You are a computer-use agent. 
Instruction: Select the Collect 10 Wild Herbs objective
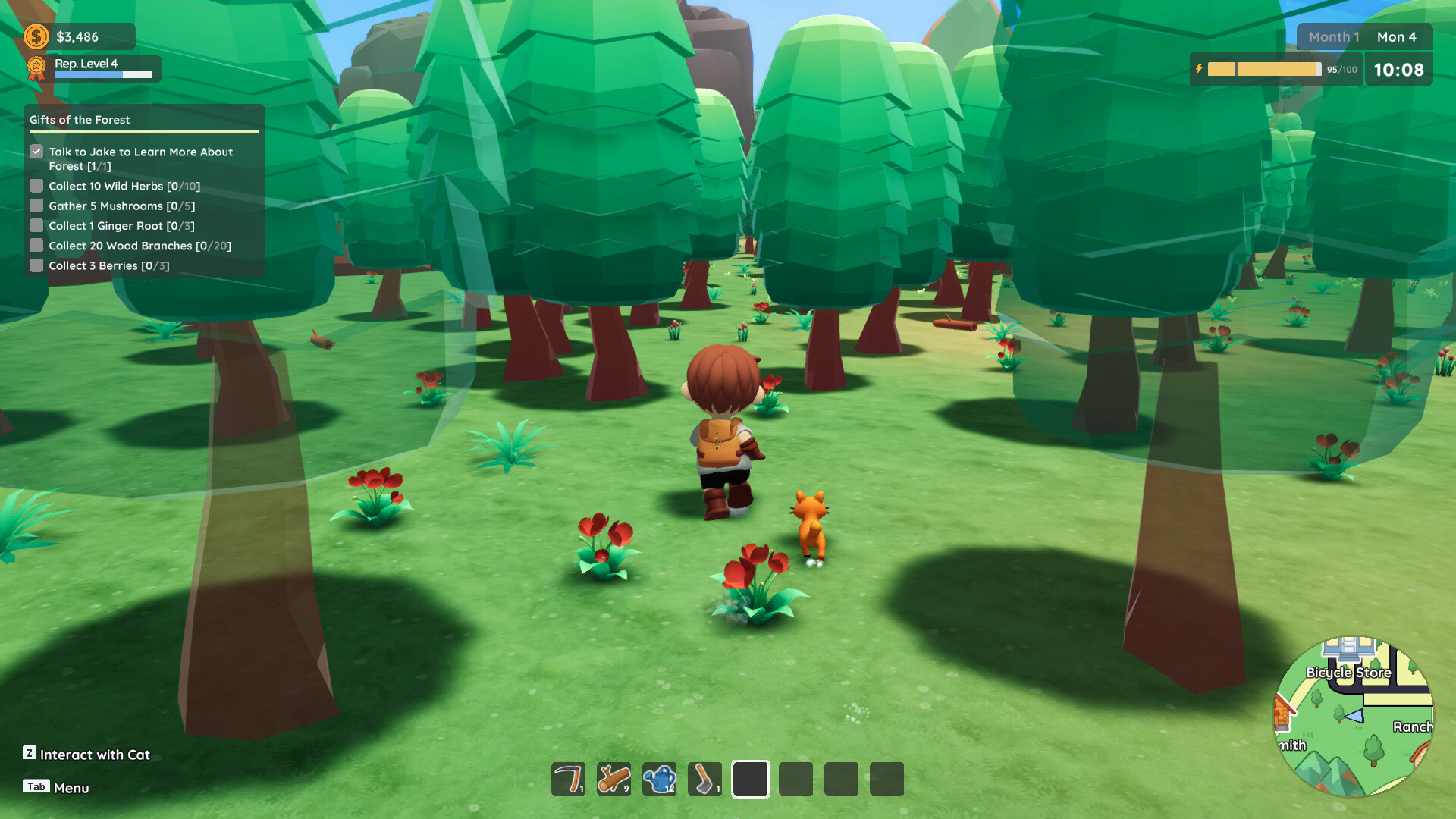[124, 186]
